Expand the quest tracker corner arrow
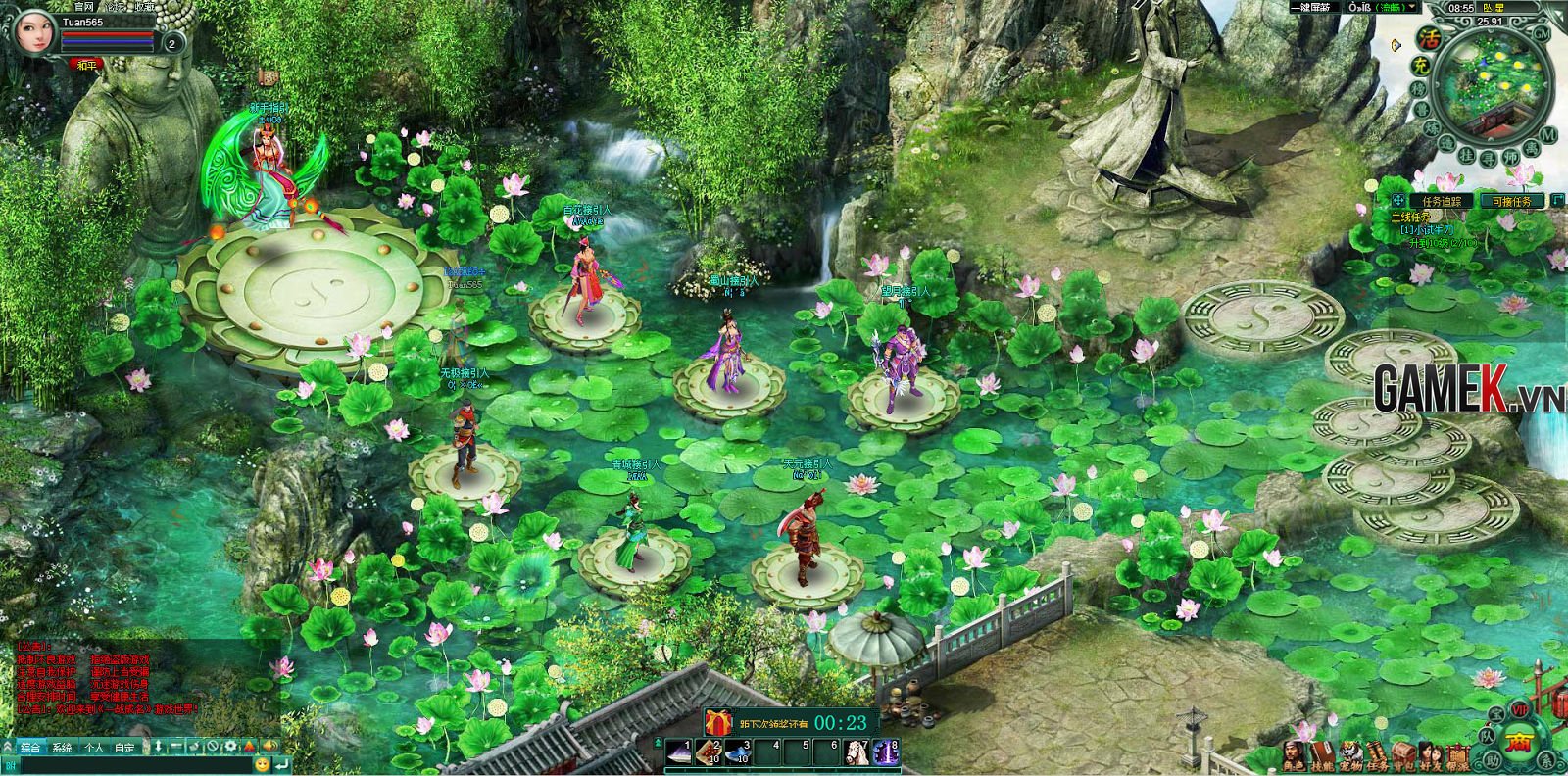The width and height of the screenshot is (1568, 776). tap(1557, 200)
